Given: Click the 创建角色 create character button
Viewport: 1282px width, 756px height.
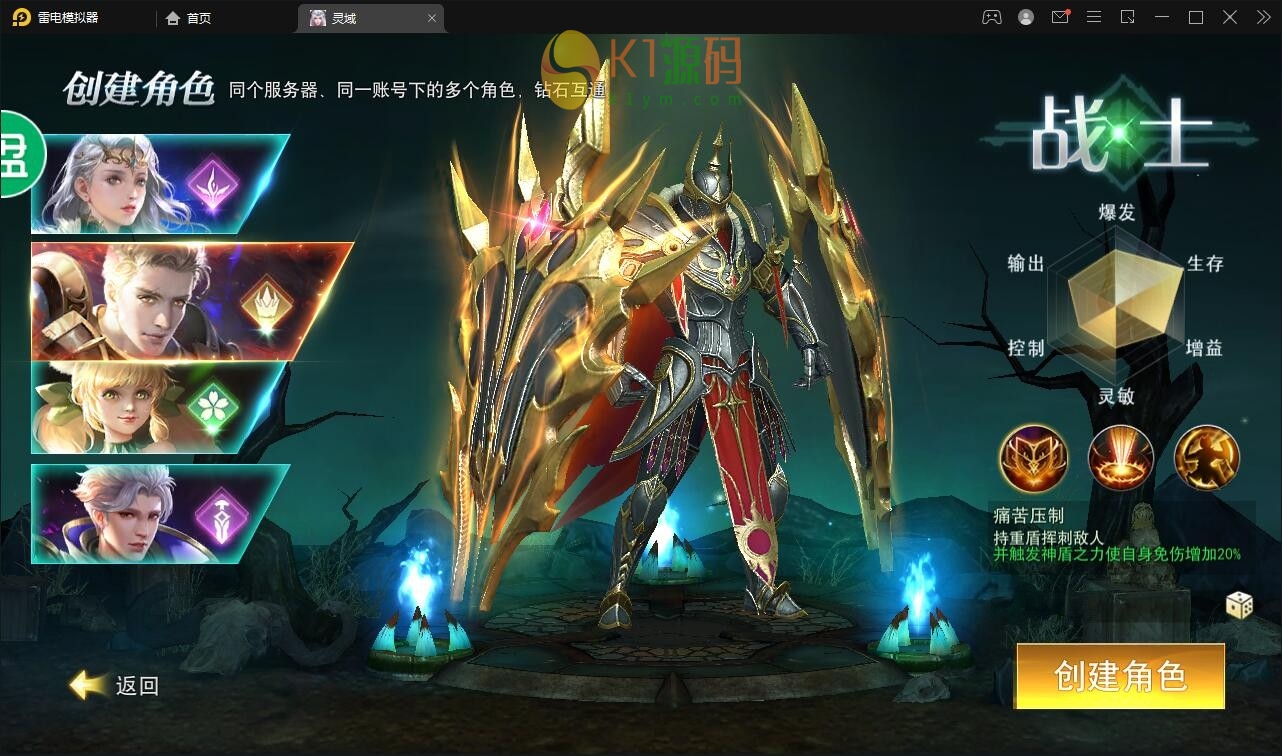Looking at the screenshot, I should 1120,676.
